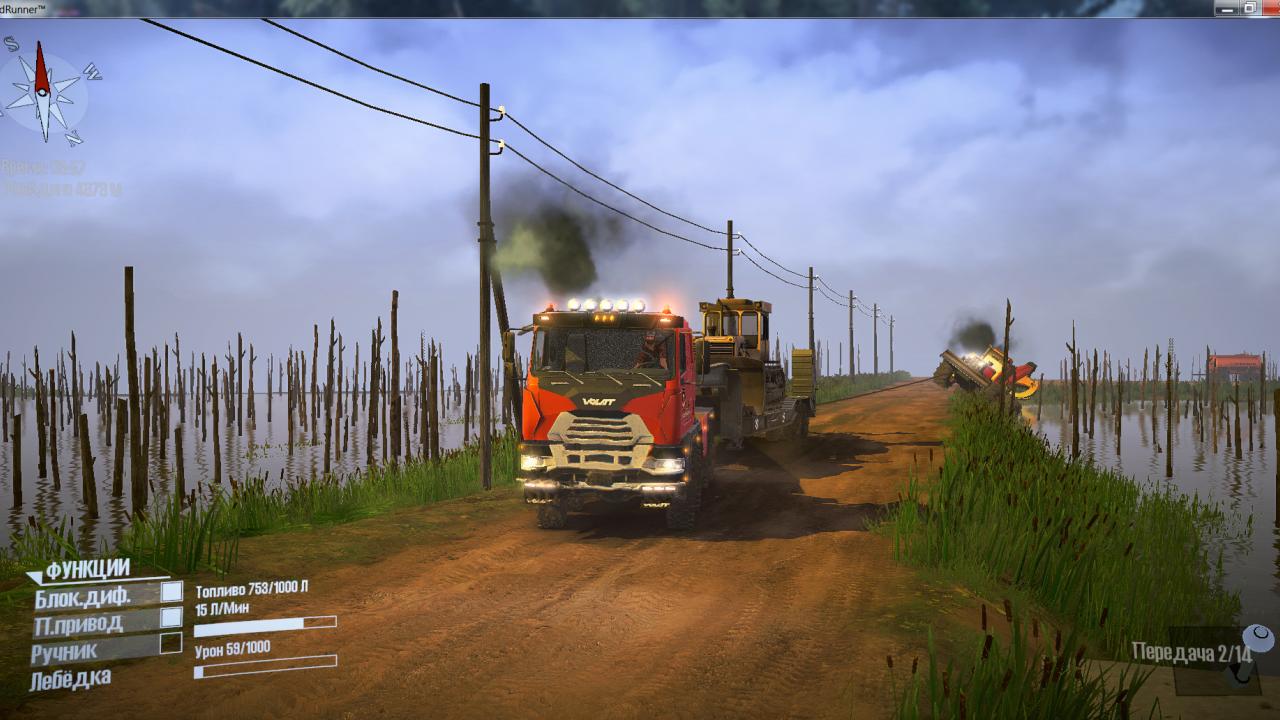Restore down the game window
Screen dimensions: 1280x720
point(1249,8)
